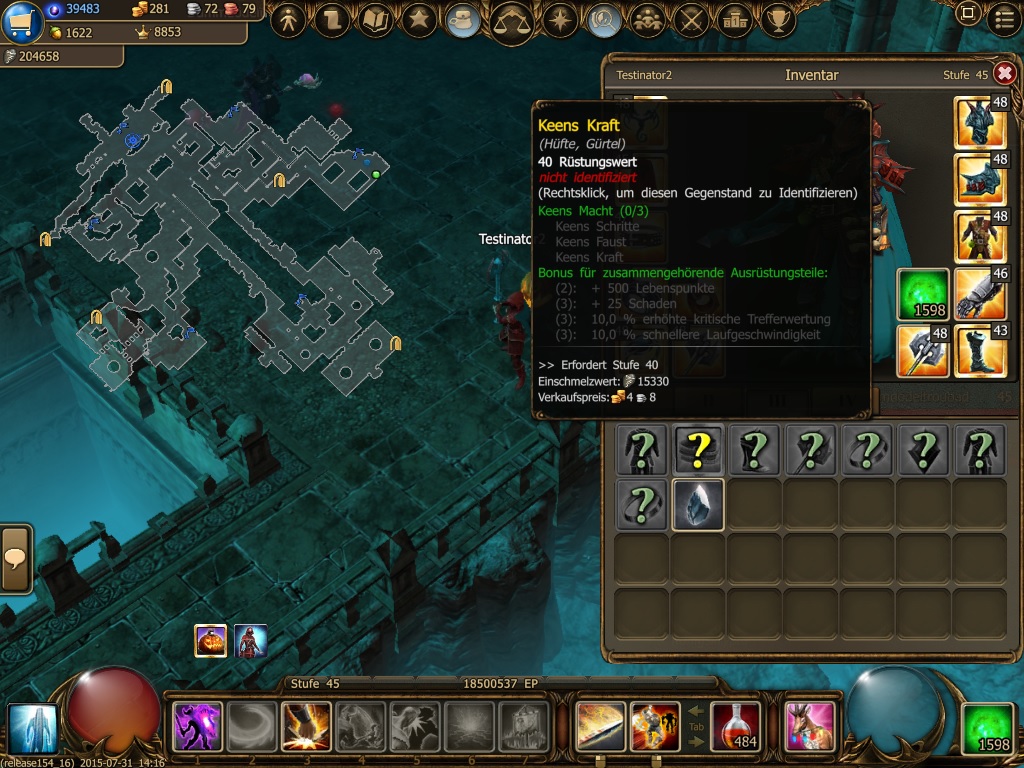Click the equipped boots slot
This screenshot has height=768, width=1024.
pyautogui.click(x=979, y=351)
